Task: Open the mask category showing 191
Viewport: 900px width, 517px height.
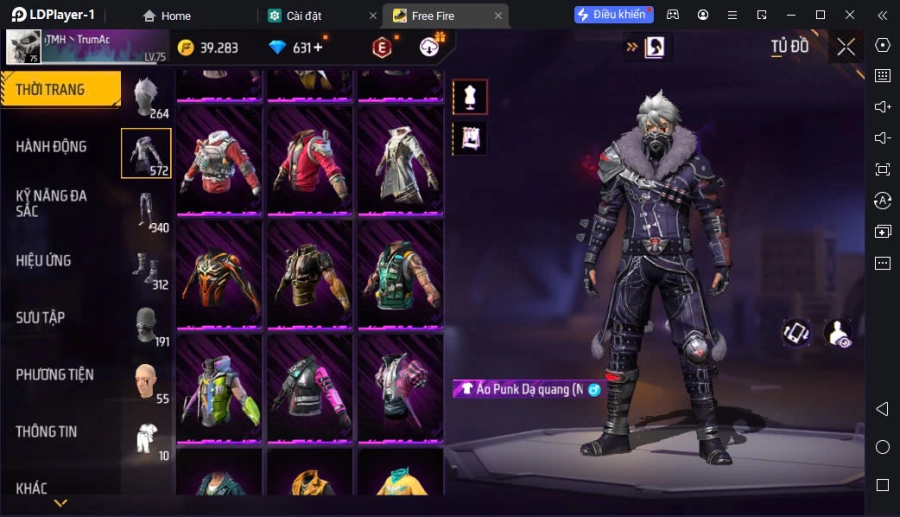Action: (x=147, y=325)
